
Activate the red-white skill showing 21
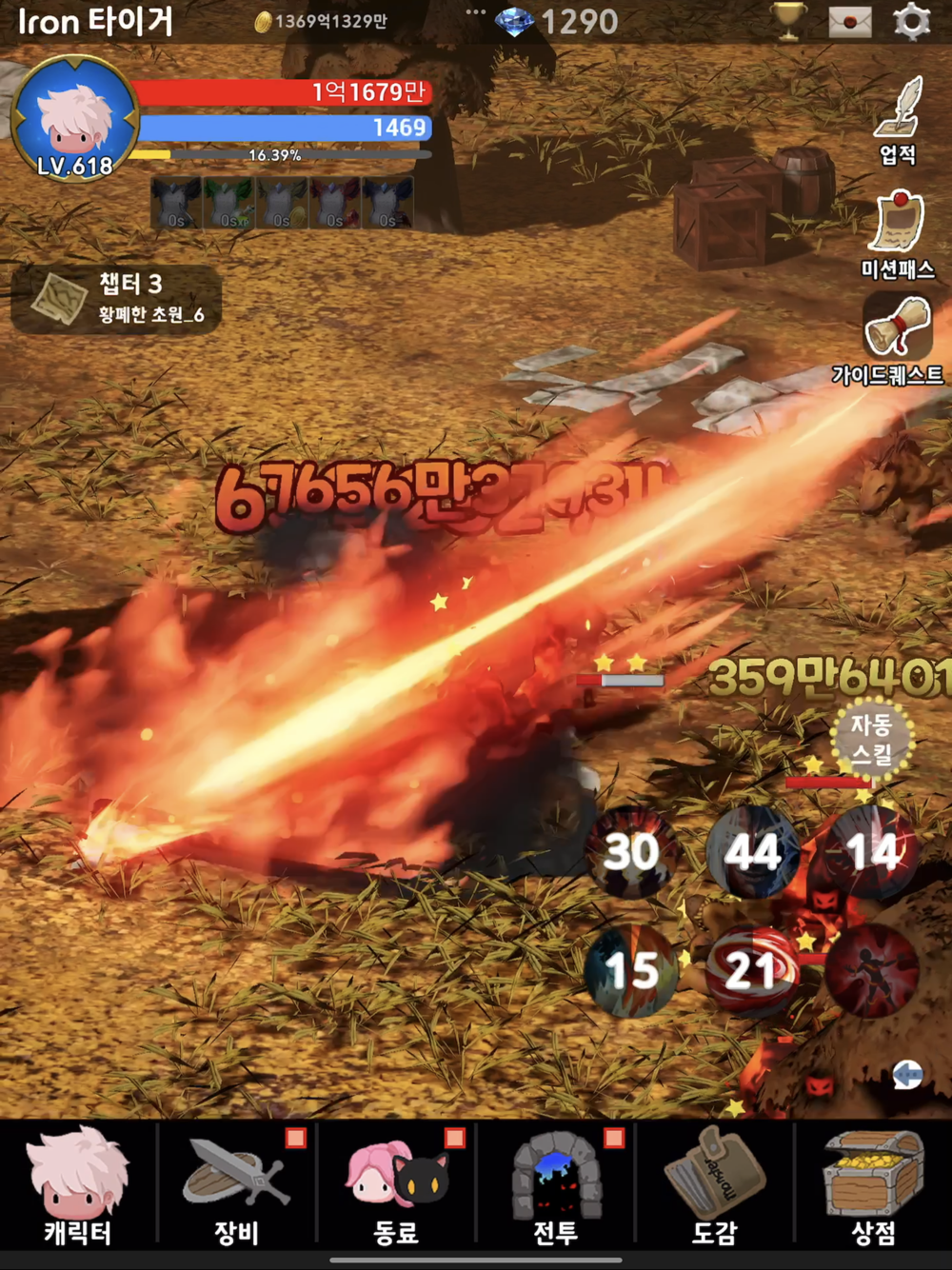tap(752, 971)
